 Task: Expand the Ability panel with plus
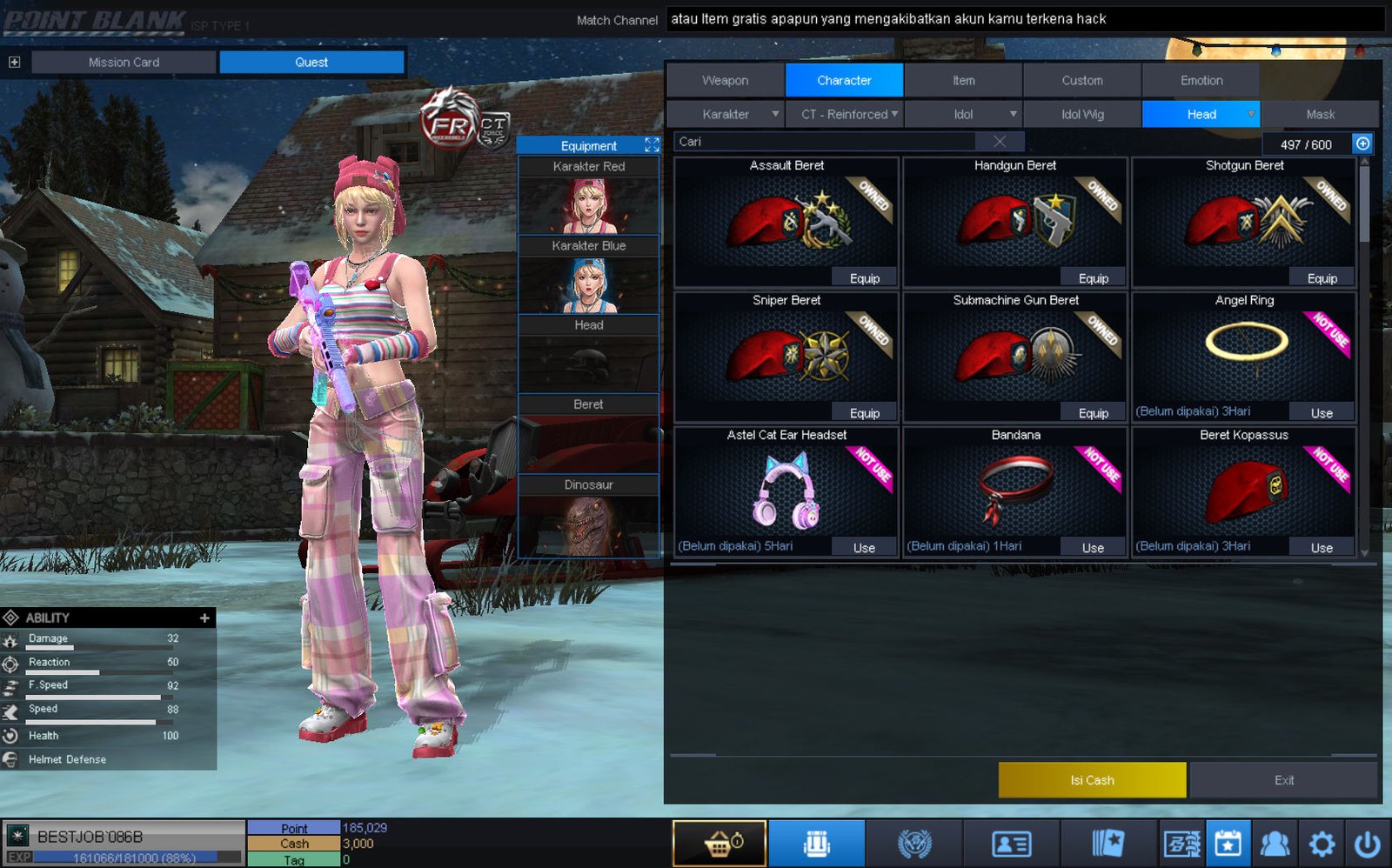204,618
